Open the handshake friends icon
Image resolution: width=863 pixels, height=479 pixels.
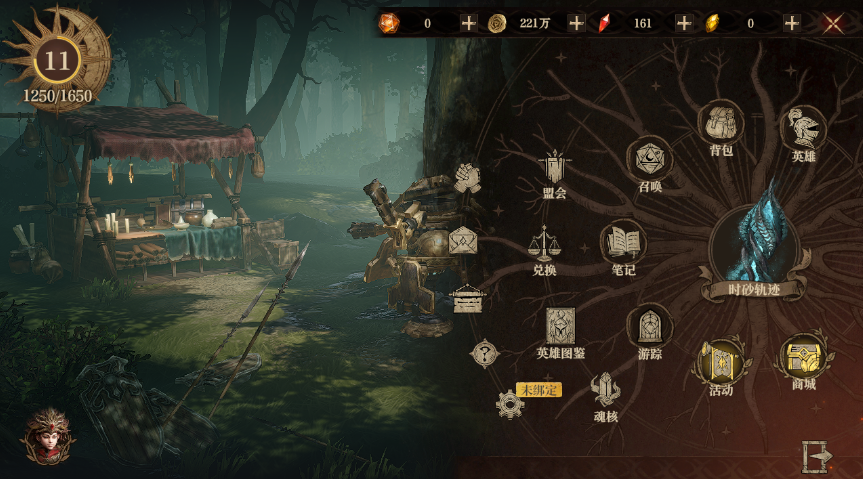[x=468, y=178]
